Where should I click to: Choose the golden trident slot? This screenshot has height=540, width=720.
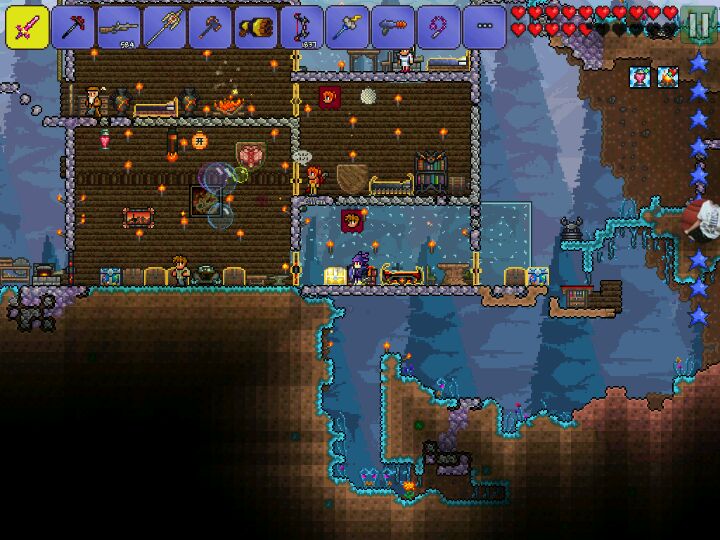(x=165, y=27)
